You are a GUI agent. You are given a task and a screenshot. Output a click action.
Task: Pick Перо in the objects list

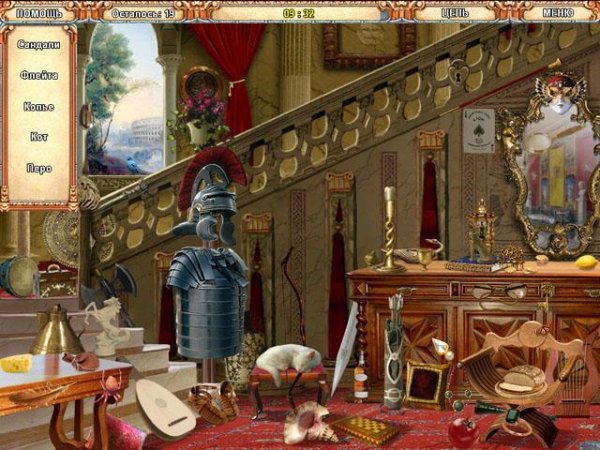coord(40,168)
